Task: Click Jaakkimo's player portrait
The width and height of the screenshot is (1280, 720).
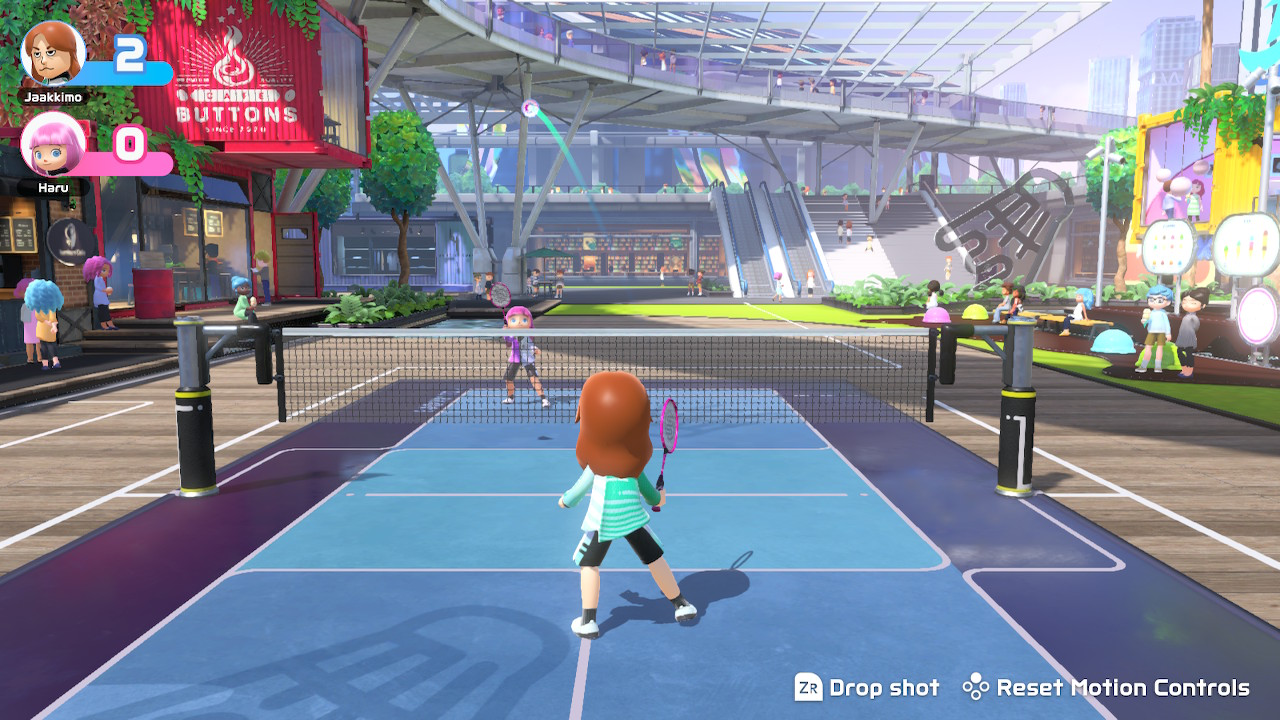Action: point(52,54)
